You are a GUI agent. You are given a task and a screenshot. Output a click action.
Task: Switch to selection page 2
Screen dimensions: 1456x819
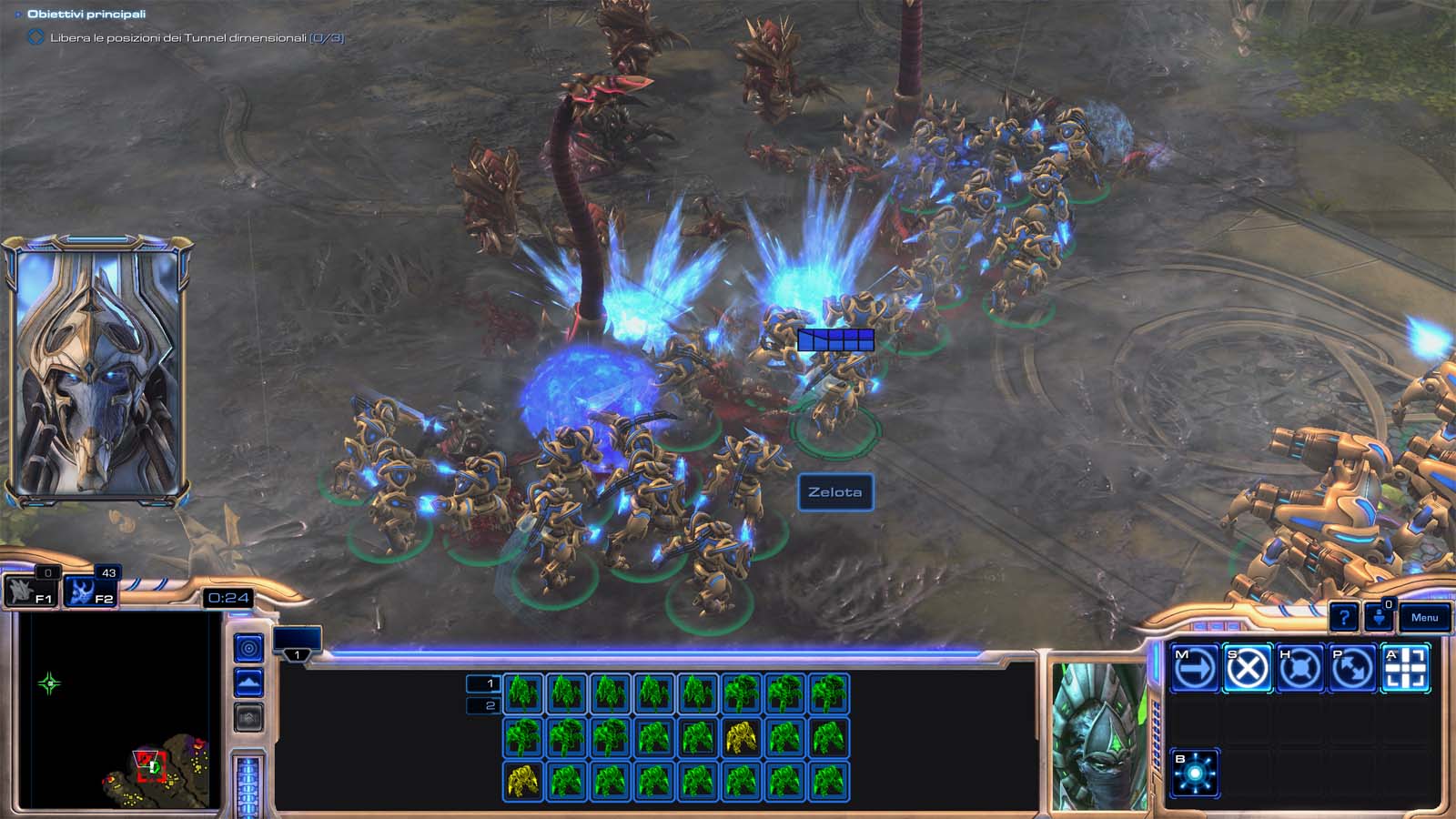[483, 705]
